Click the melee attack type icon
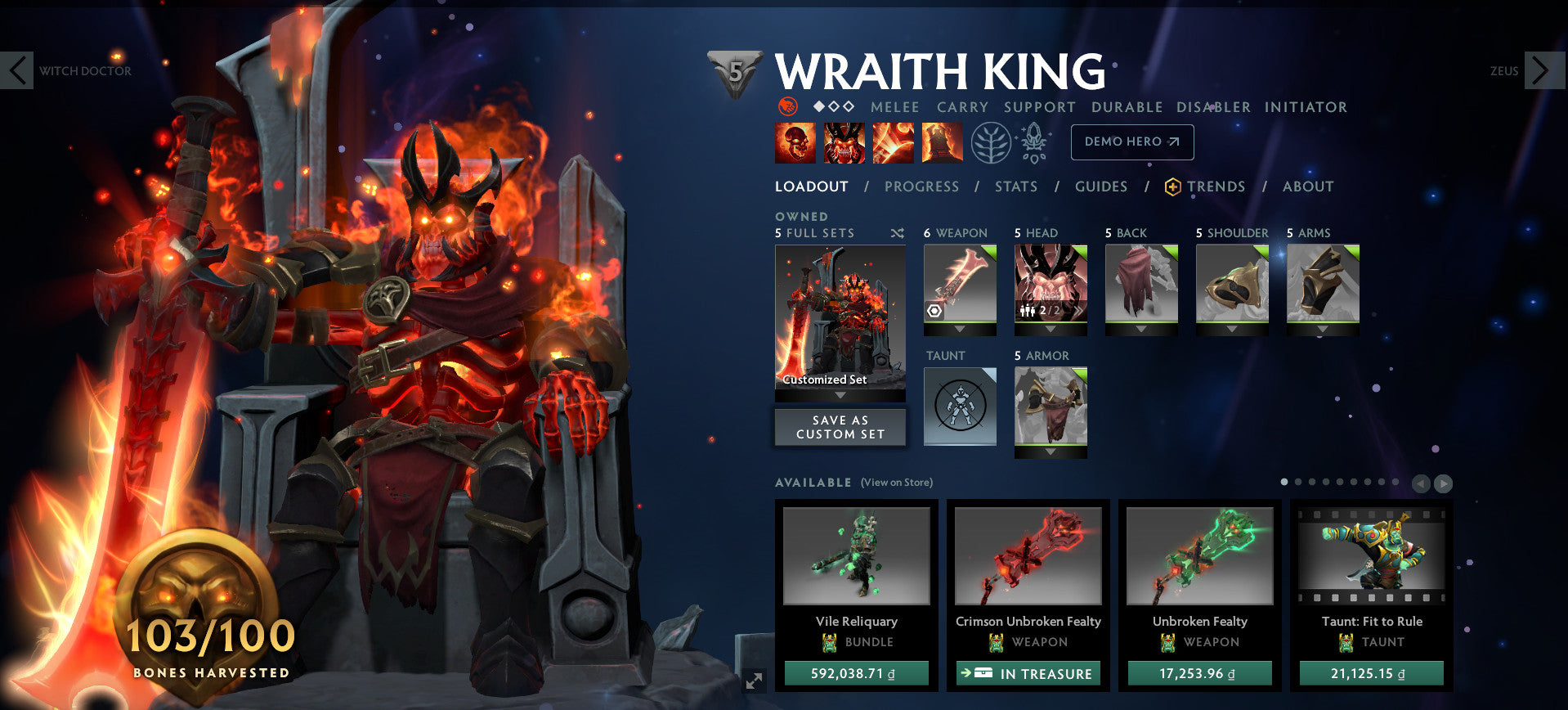Image resolution: width=1568 pixels, height=710 pixels. pos(894,107)
